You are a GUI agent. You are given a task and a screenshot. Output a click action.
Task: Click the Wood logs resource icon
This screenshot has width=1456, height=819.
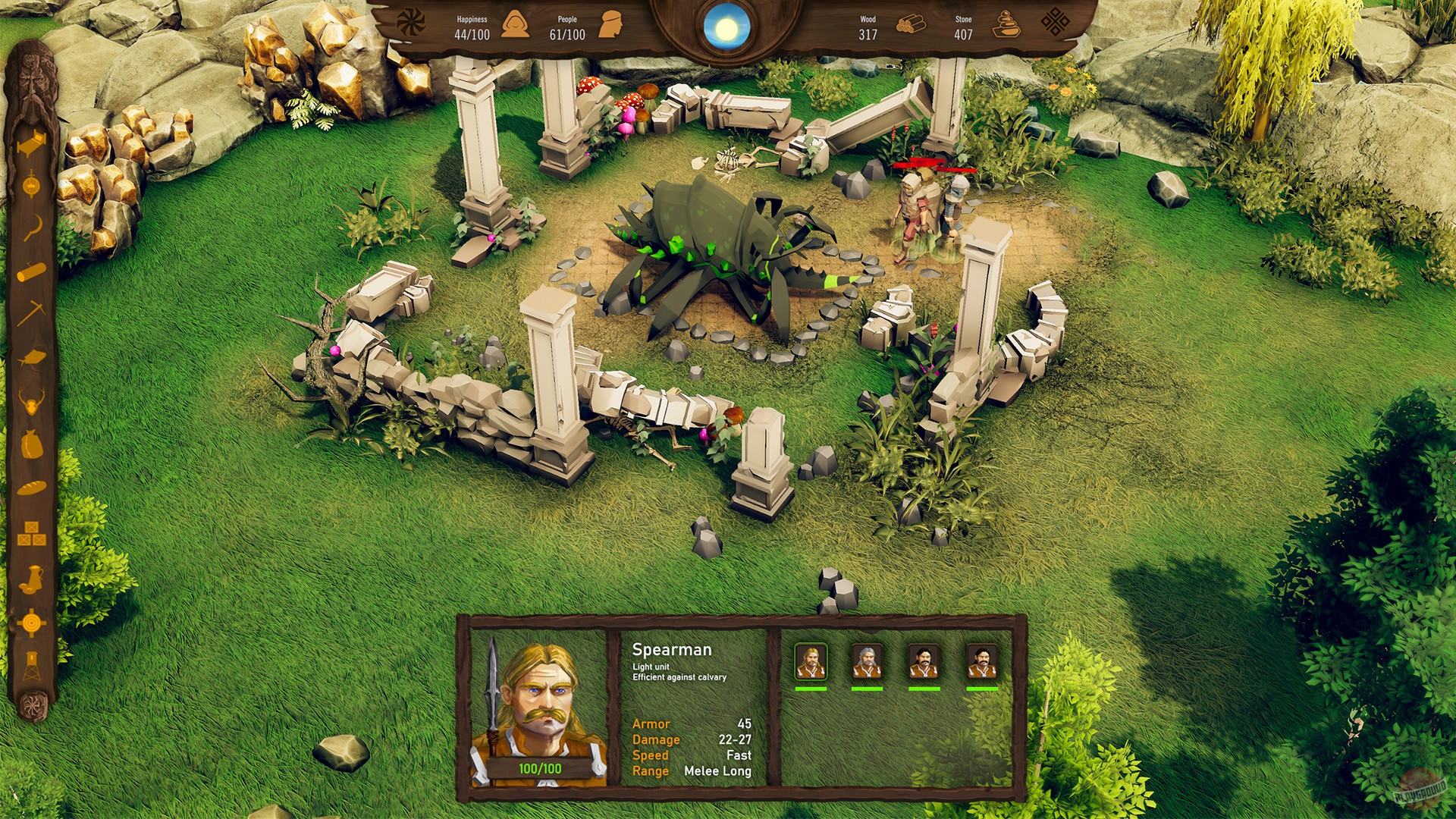(910, 25)
